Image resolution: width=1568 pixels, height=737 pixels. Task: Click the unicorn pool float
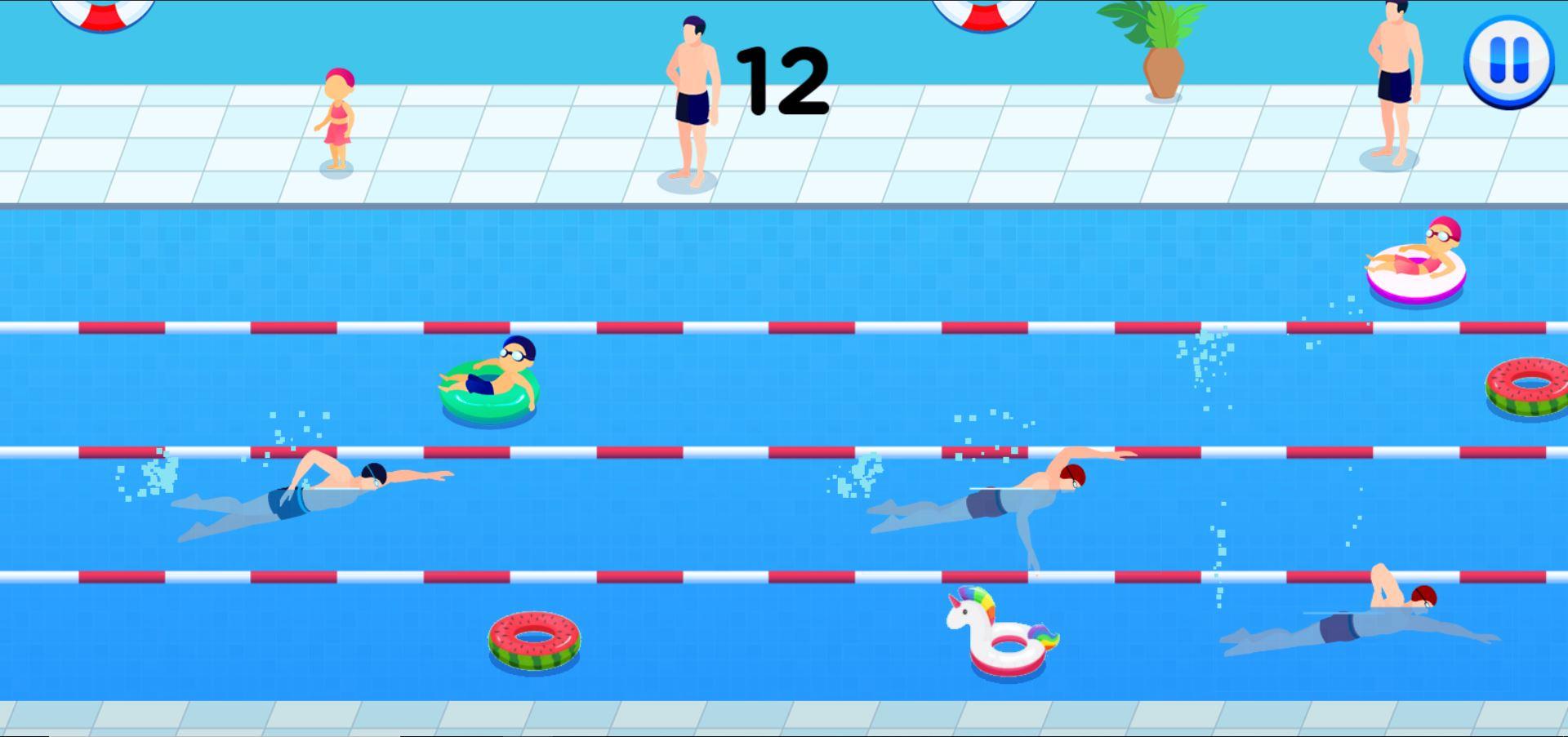pos(1004,641)
